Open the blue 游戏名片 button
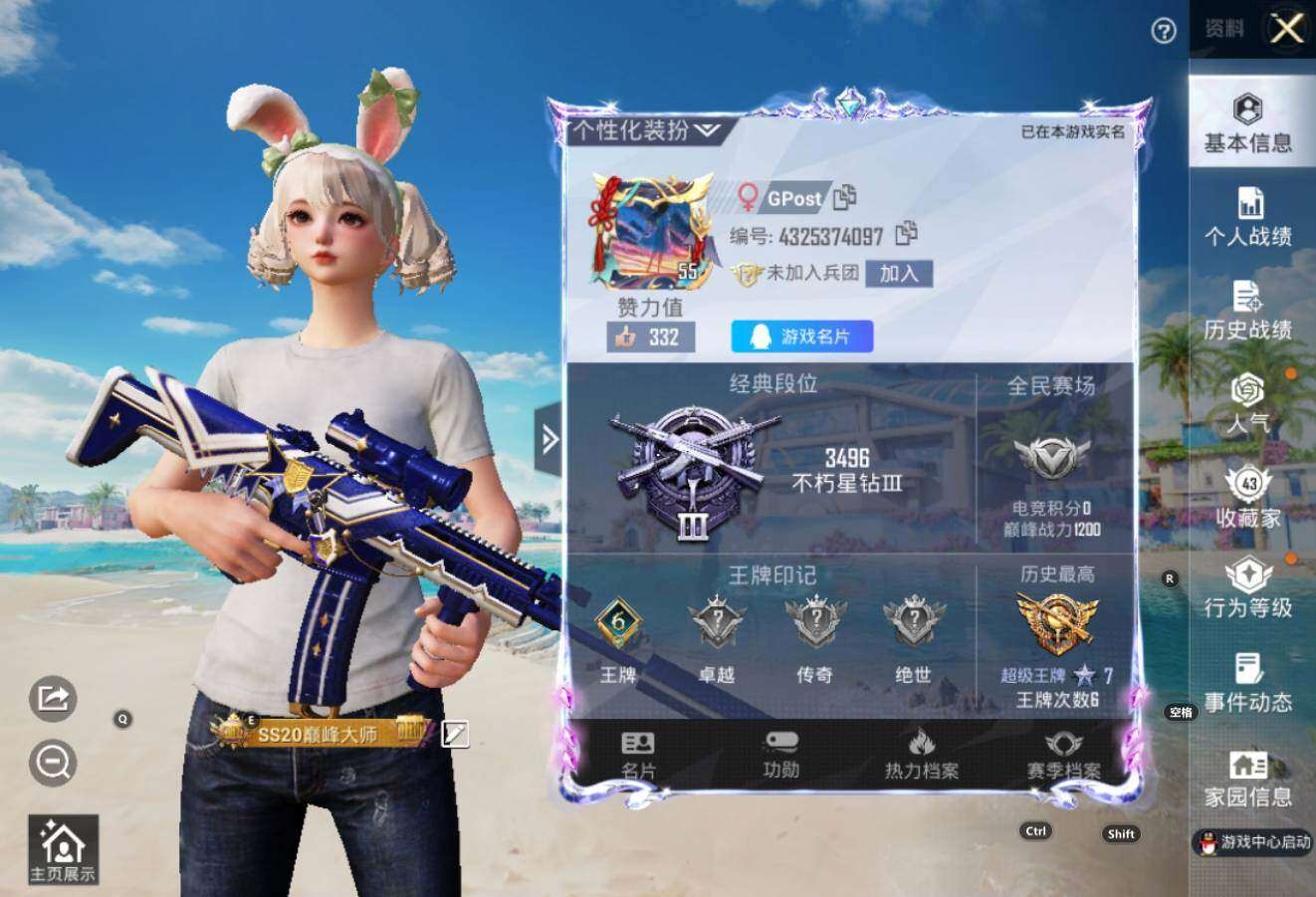The height and width of the screenshot is (897, 1316). tap(801, 336)
